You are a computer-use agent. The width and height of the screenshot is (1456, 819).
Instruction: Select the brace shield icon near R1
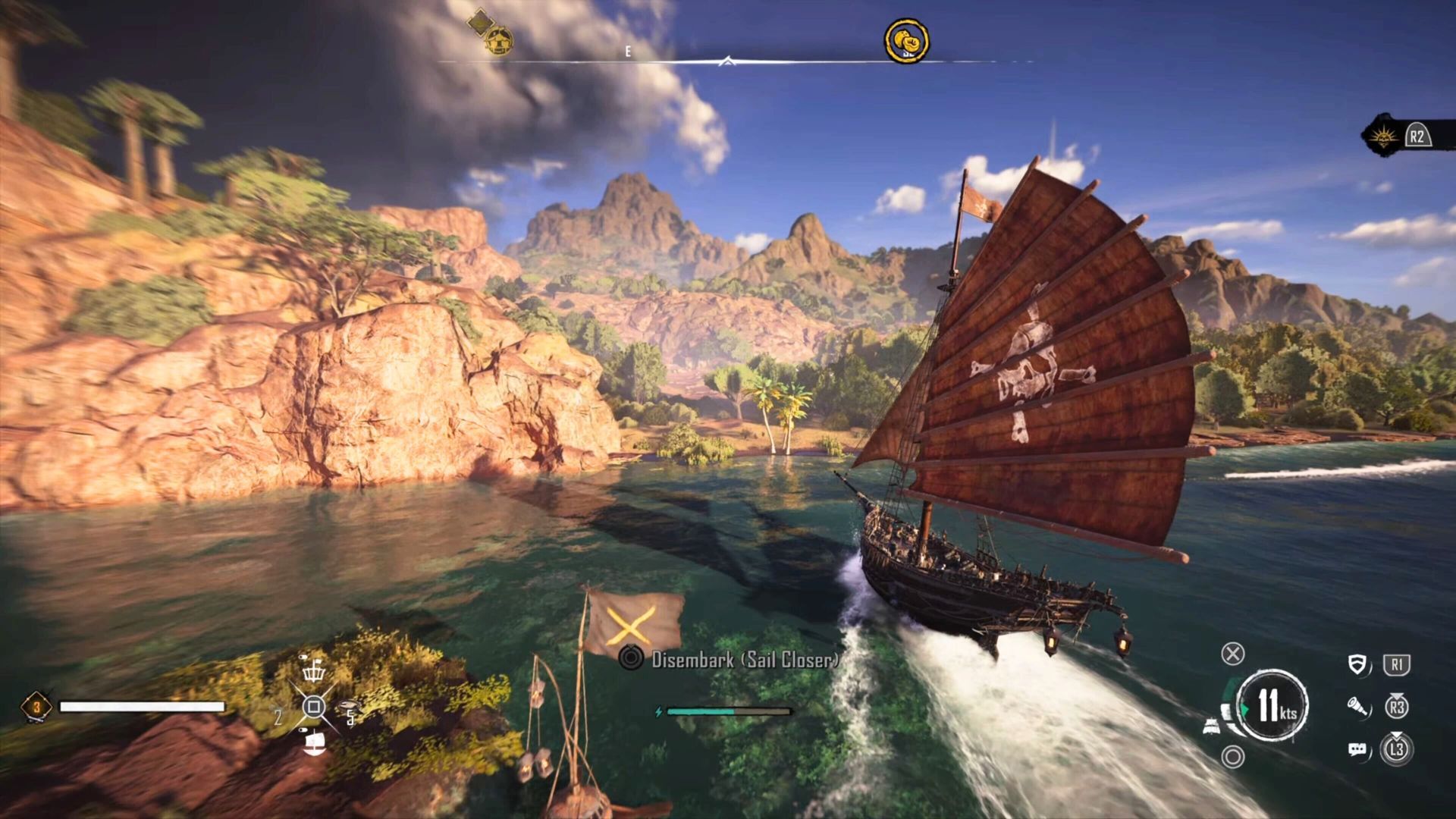(x=1357, y=663)
